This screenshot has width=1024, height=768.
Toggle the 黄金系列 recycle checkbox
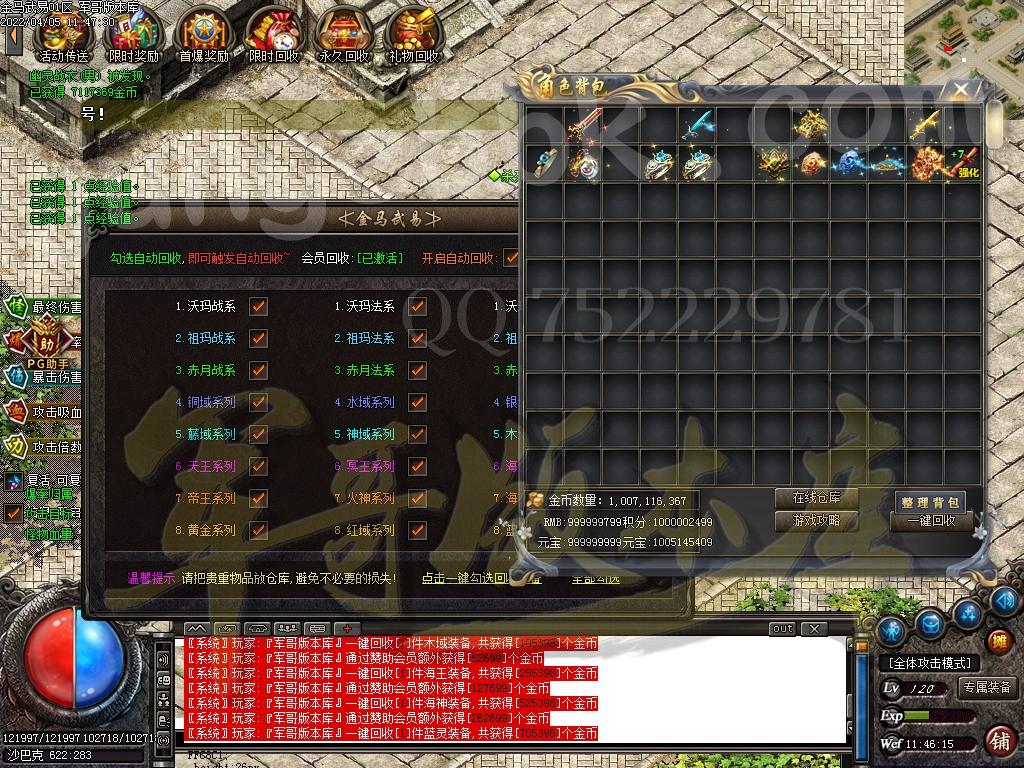coord(258,530)
